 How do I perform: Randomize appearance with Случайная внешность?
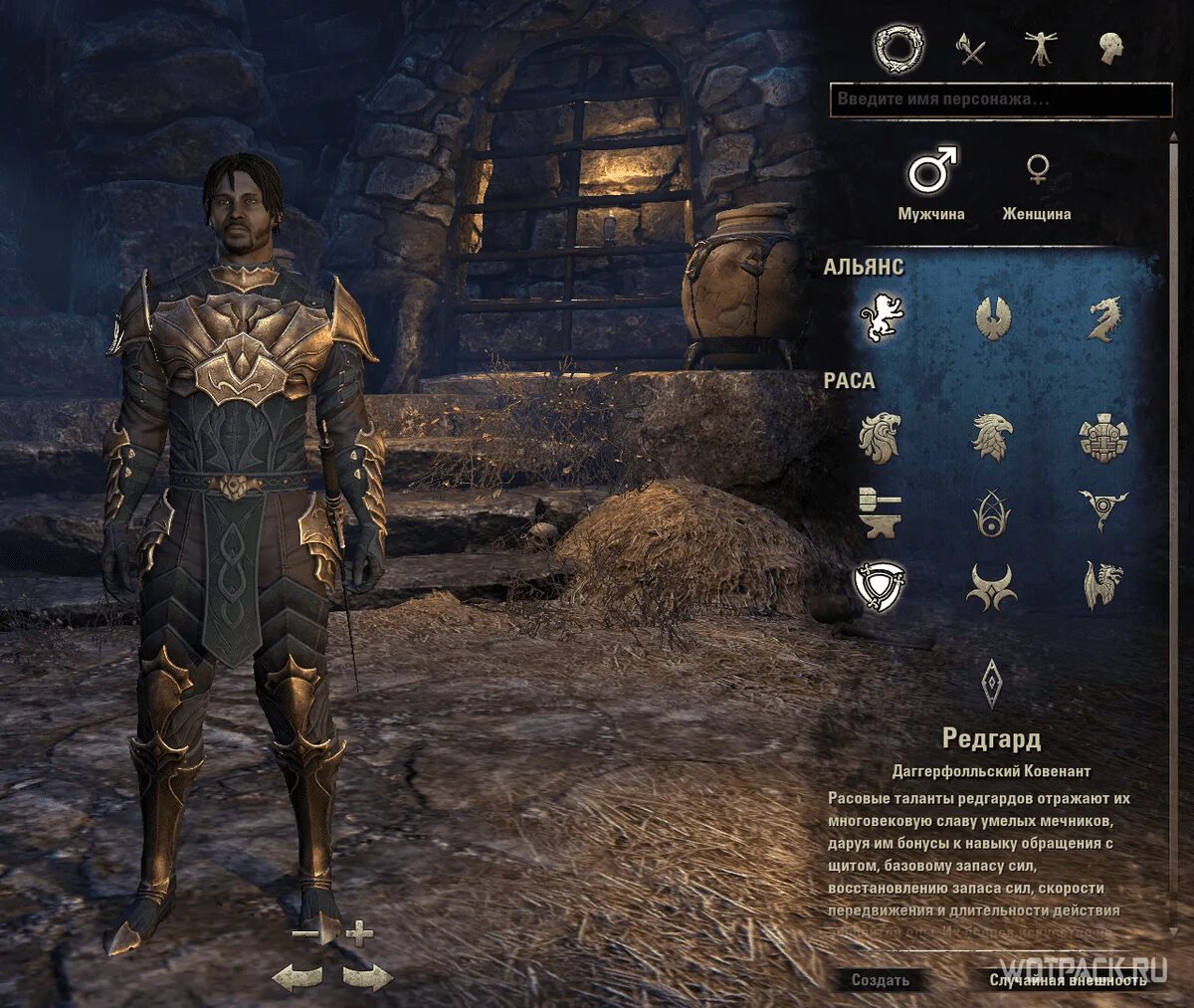(1068, 980)
